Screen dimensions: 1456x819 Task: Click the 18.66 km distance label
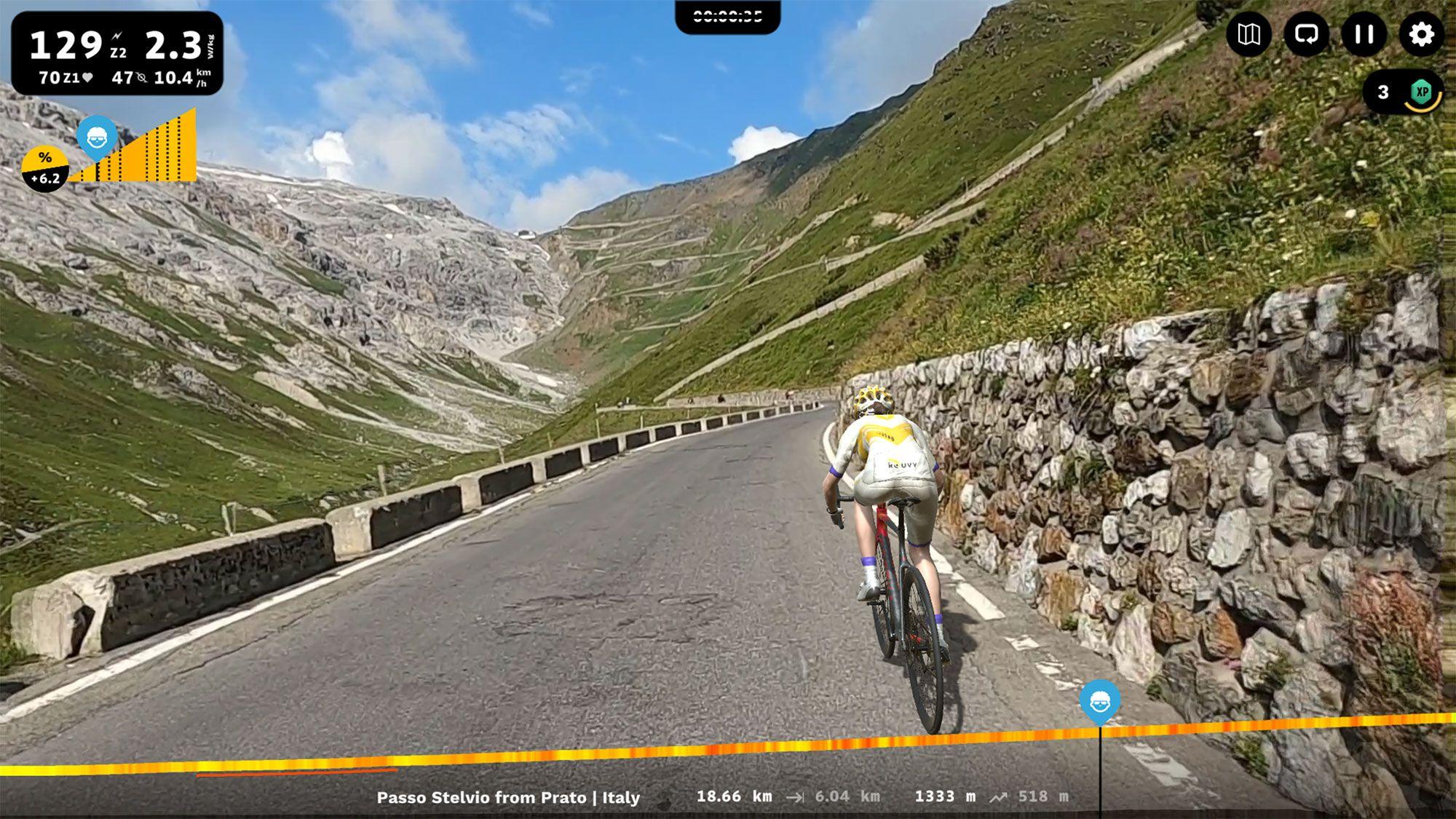pos(735,796)
